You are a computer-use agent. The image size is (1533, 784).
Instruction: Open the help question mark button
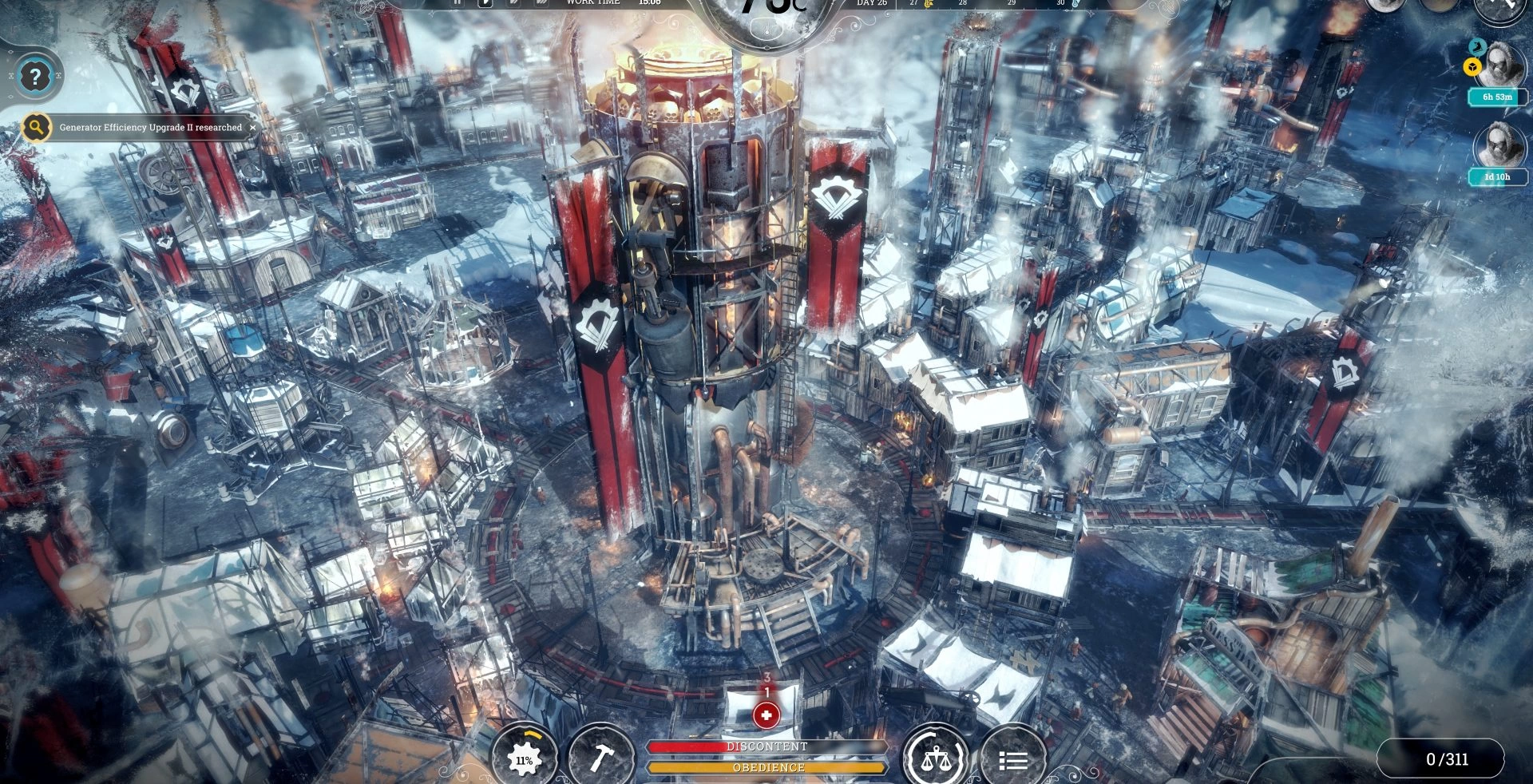pos(34,77)
